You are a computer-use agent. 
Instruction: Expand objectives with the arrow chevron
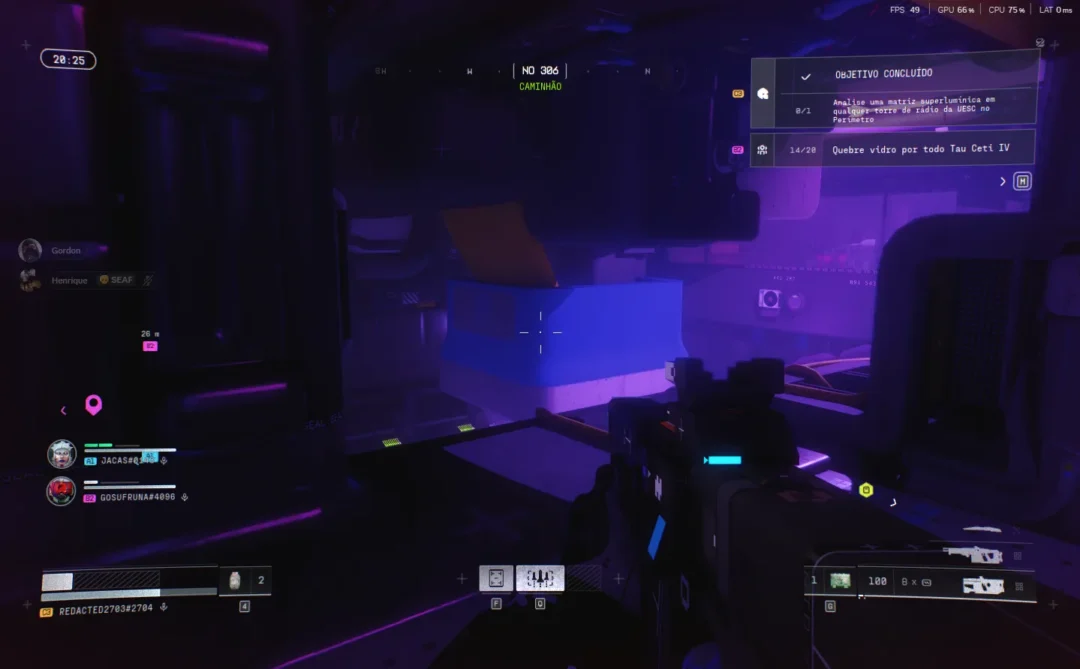[x=1003, y=181]
